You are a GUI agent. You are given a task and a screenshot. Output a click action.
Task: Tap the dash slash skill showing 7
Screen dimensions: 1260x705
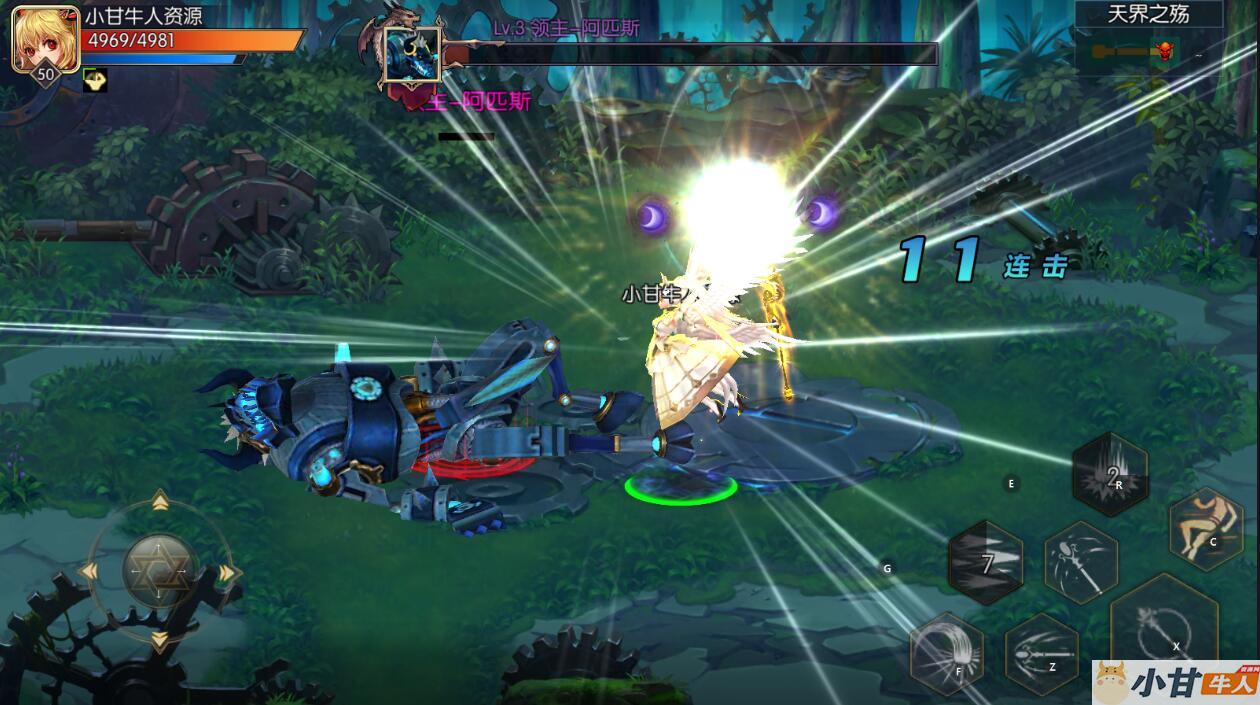point(985,563)
